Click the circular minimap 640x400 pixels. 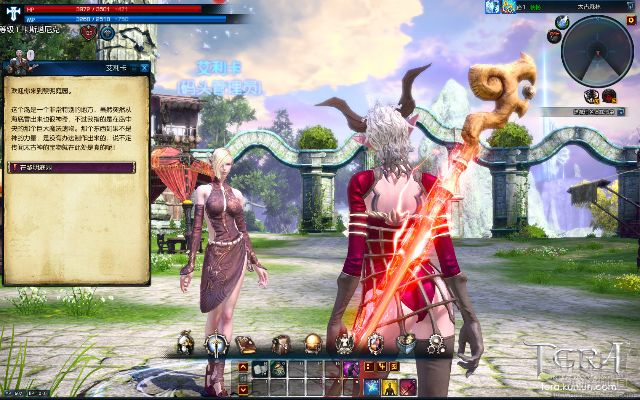(x=597, y=50)
